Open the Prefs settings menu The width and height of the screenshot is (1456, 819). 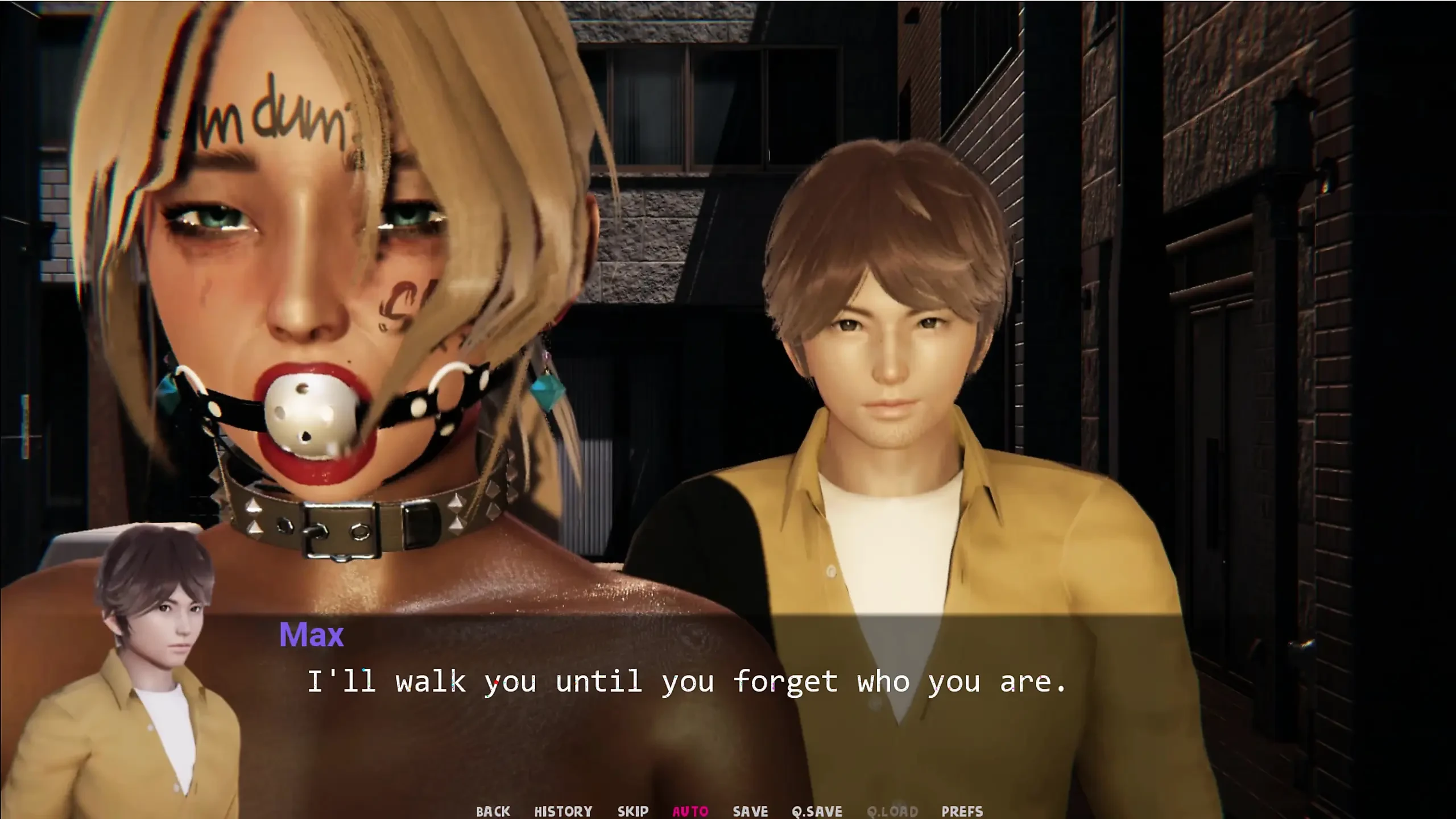[962, 811]
